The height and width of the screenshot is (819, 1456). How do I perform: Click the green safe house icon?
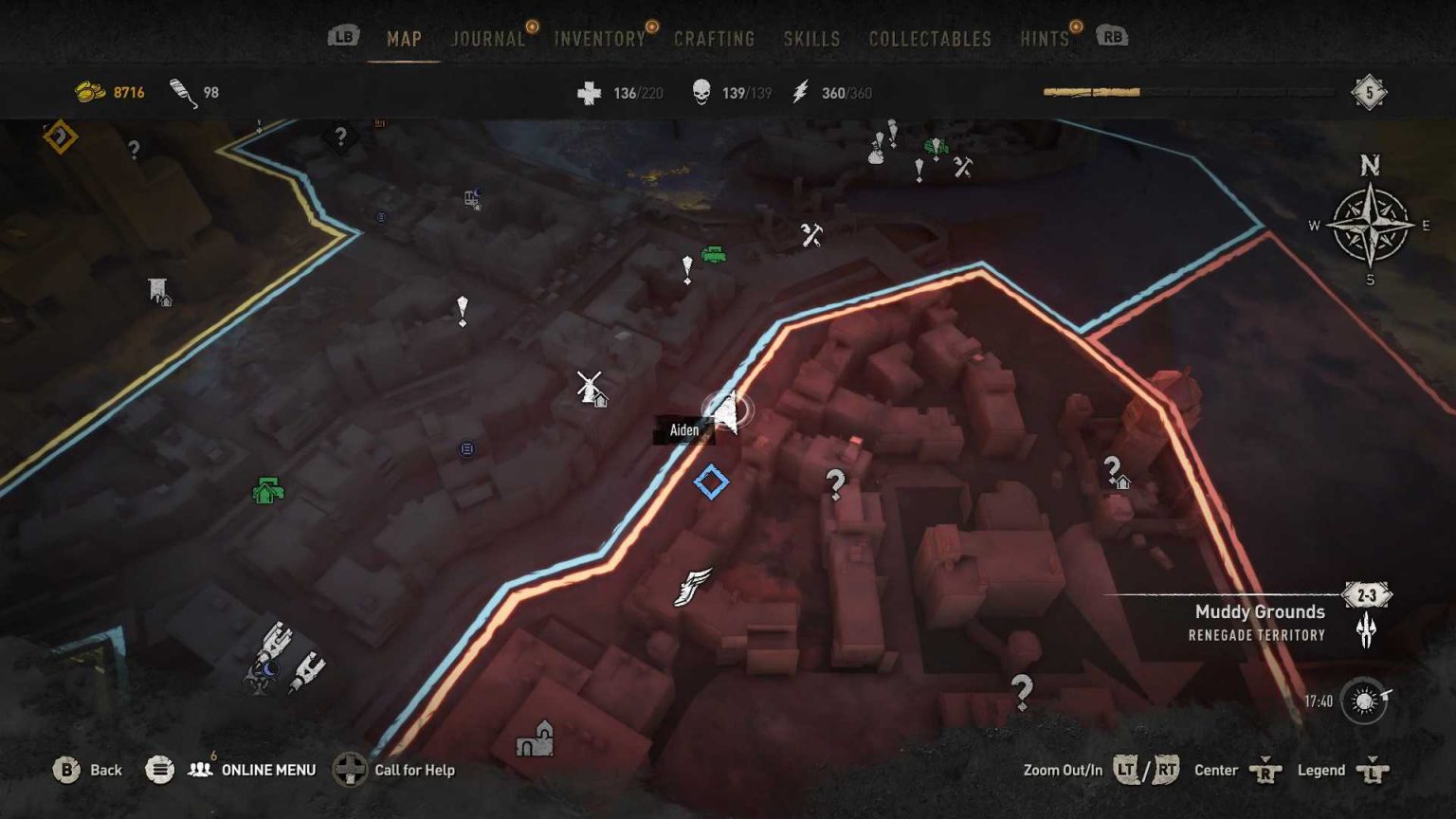[266, 489]
